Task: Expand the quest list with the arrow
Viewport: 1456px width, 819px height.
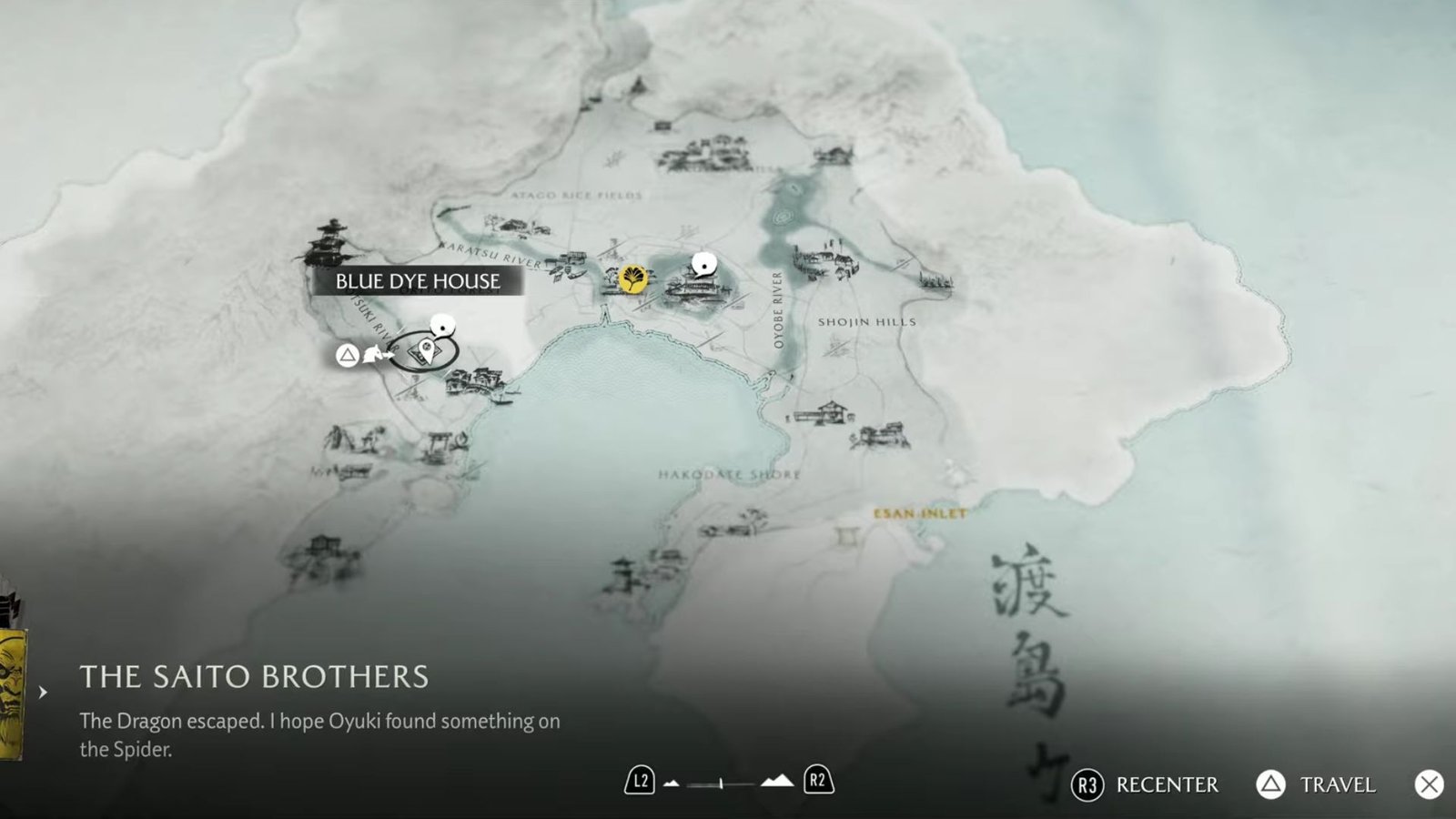Action: pos(43,693)
